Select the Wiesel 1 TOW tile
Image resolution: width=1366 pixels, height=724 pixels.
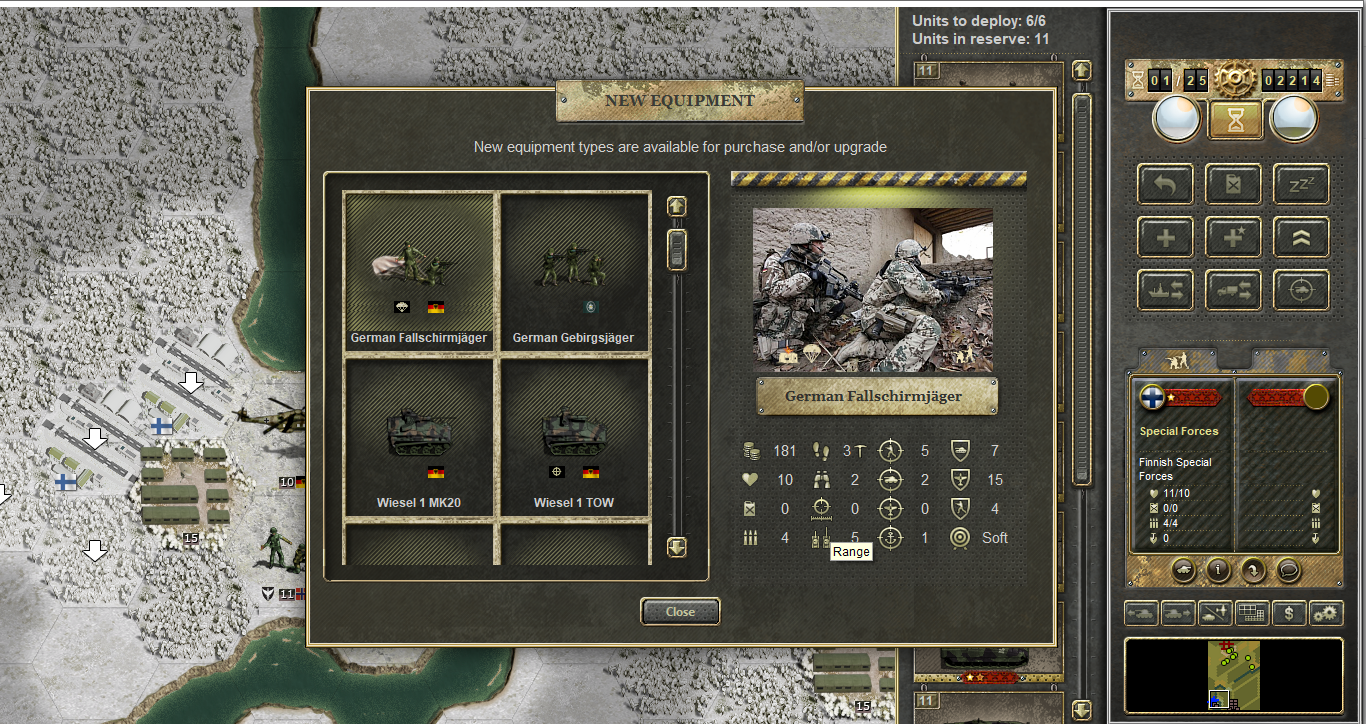tap(573, 436)
